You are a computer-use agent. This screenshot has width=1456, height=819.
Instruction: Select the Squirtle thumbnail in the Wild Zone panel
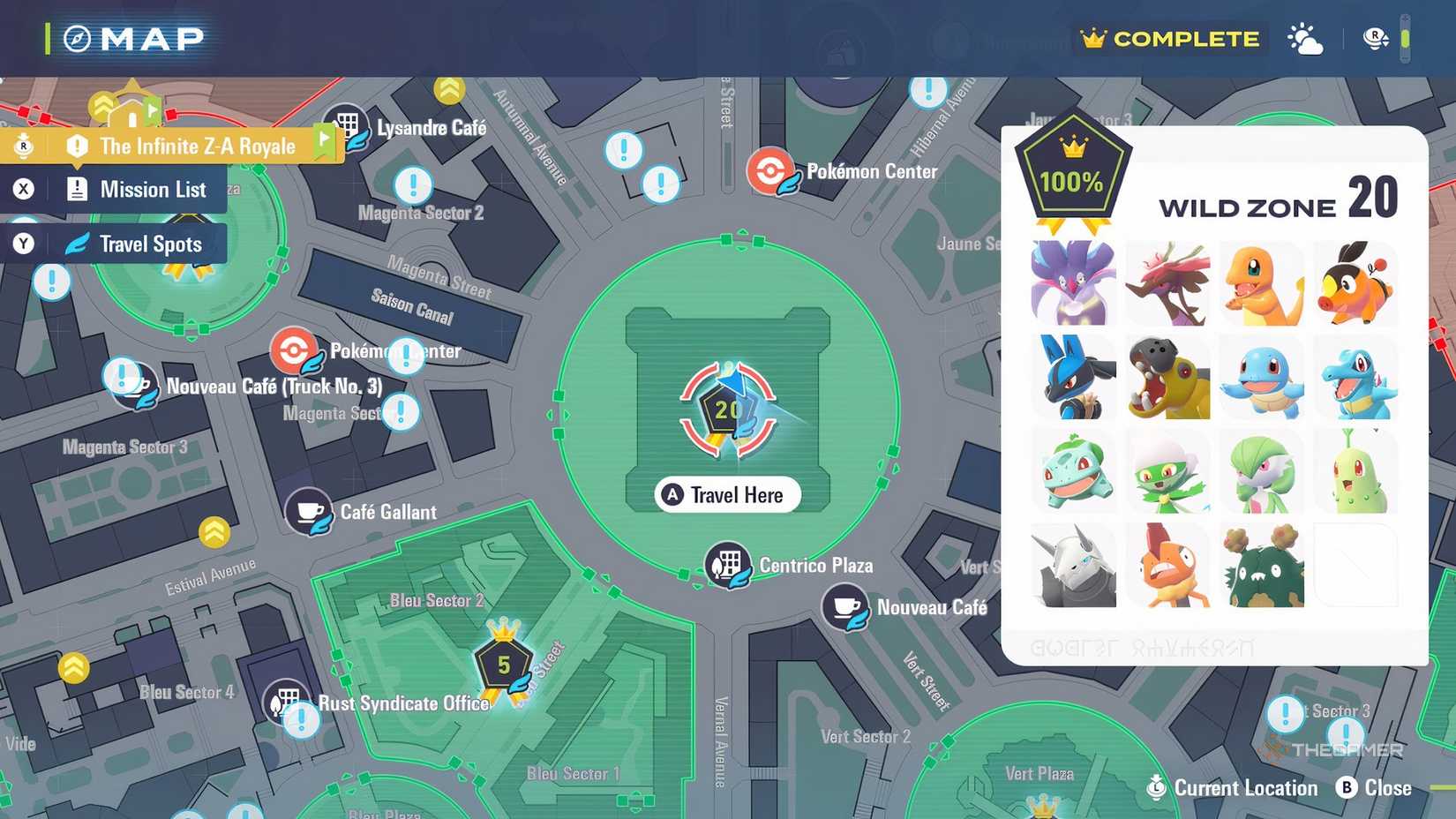click(x=1263, y=378)
